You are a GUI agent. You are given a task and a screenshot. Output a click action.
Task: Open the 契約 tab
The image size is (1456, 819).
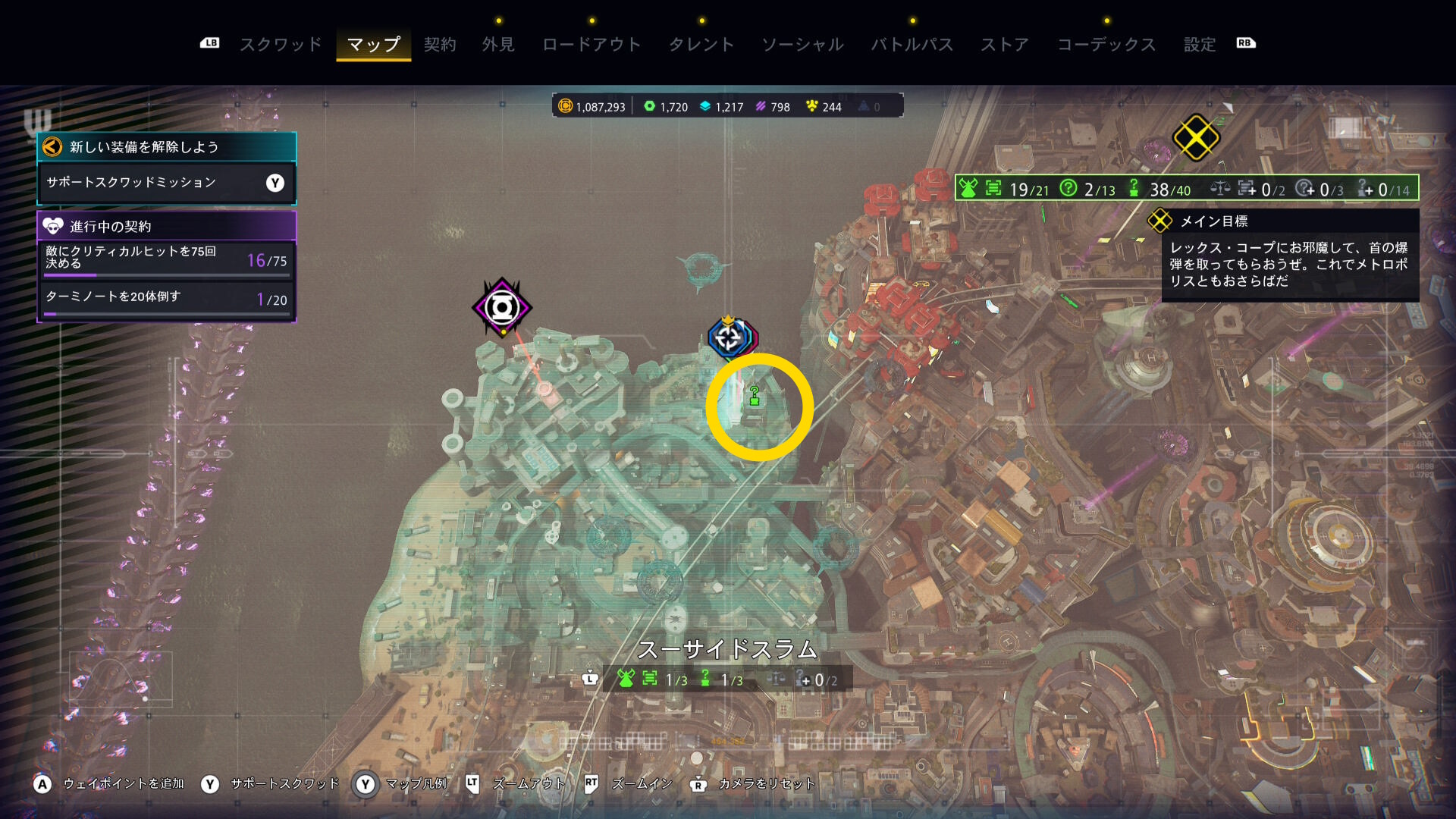click(x=440, y=45)
